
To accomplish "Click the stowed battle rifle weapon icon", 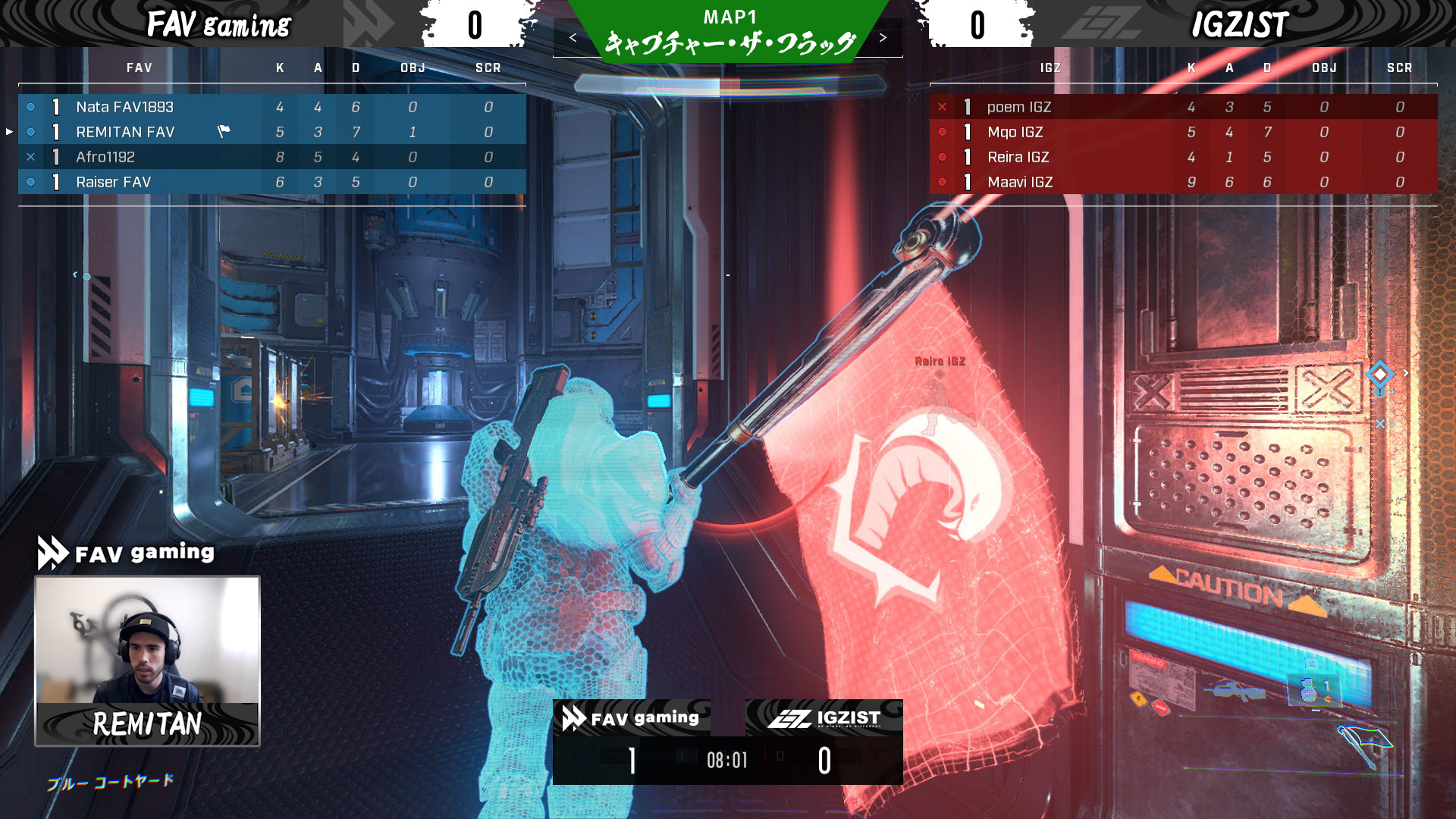I will [1238, 691].
